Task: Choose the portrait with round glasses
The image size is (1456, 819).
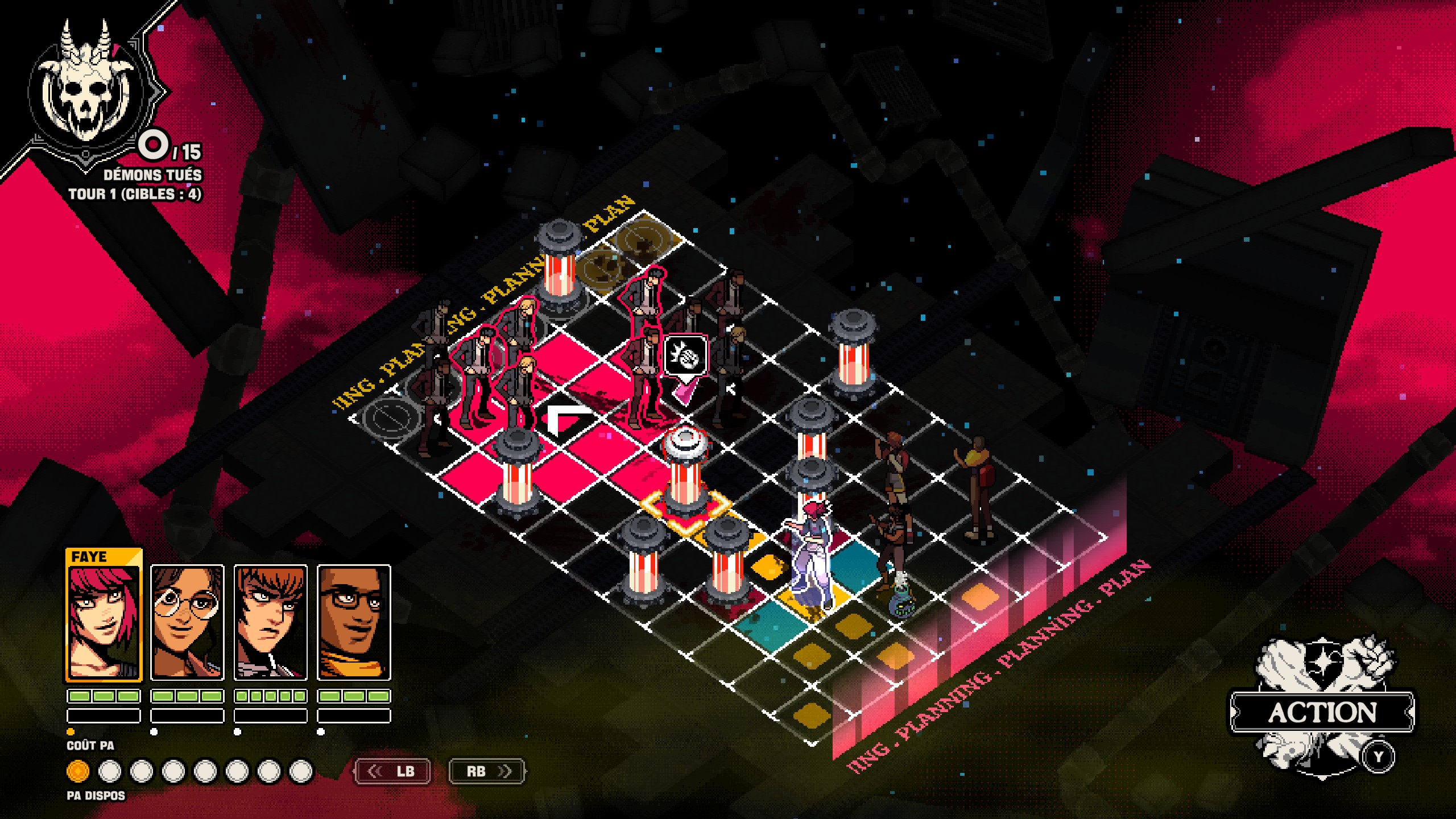Action: click(187, 623)
